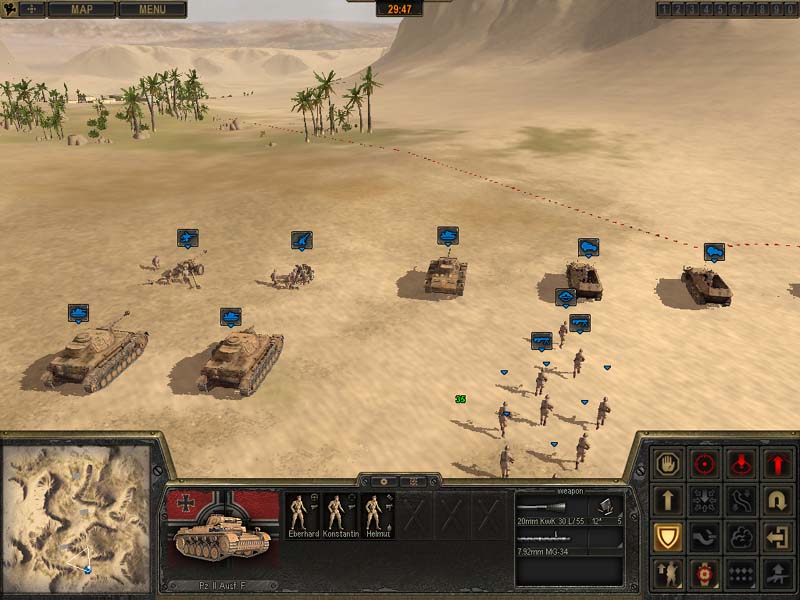The image size is (800, 600).
Task: Open the MENU button
Action: coord(152,10)
